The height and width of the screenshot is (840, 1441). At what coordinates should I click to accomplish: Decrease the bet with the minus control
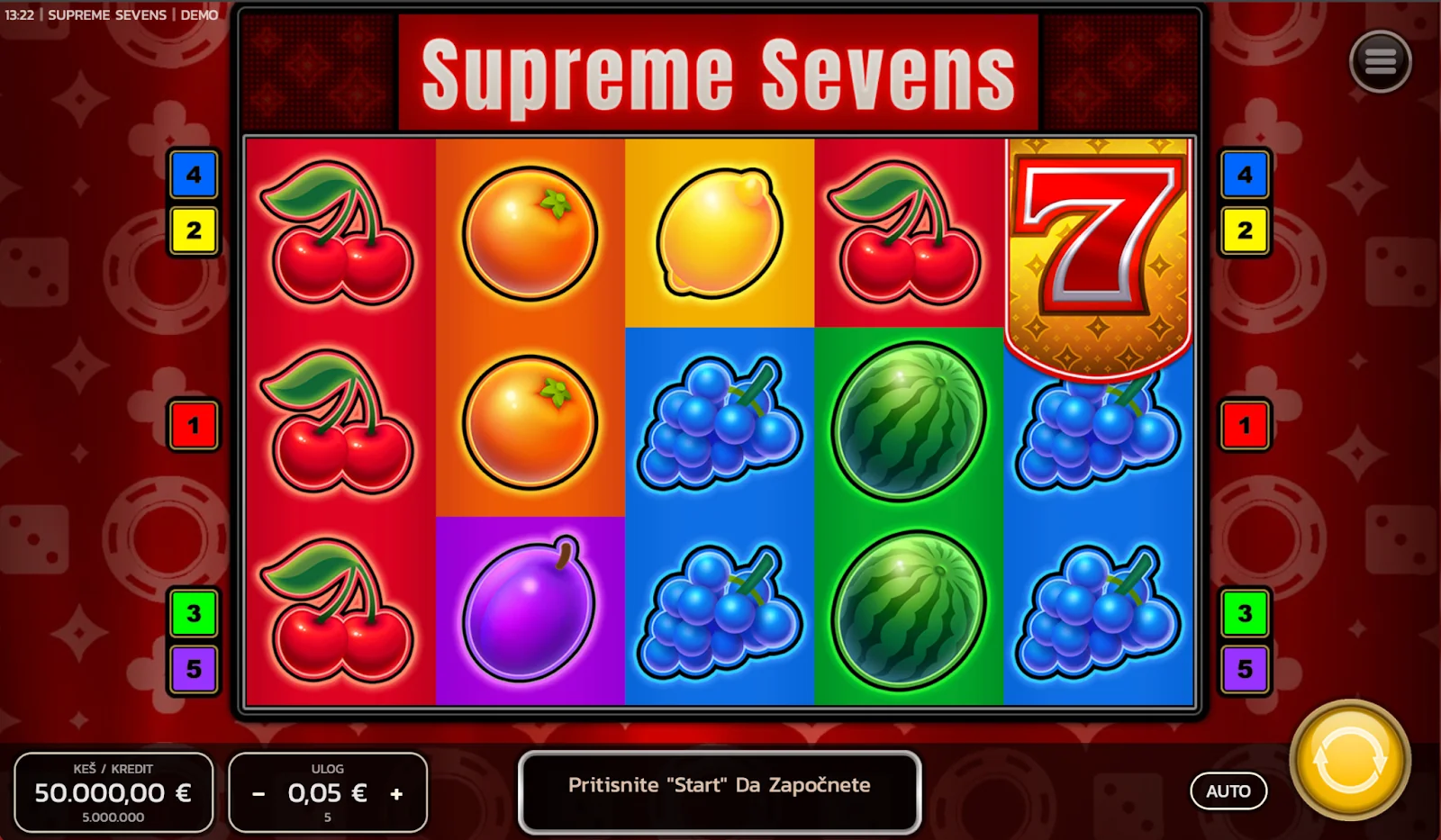click(x=258, y=794)
